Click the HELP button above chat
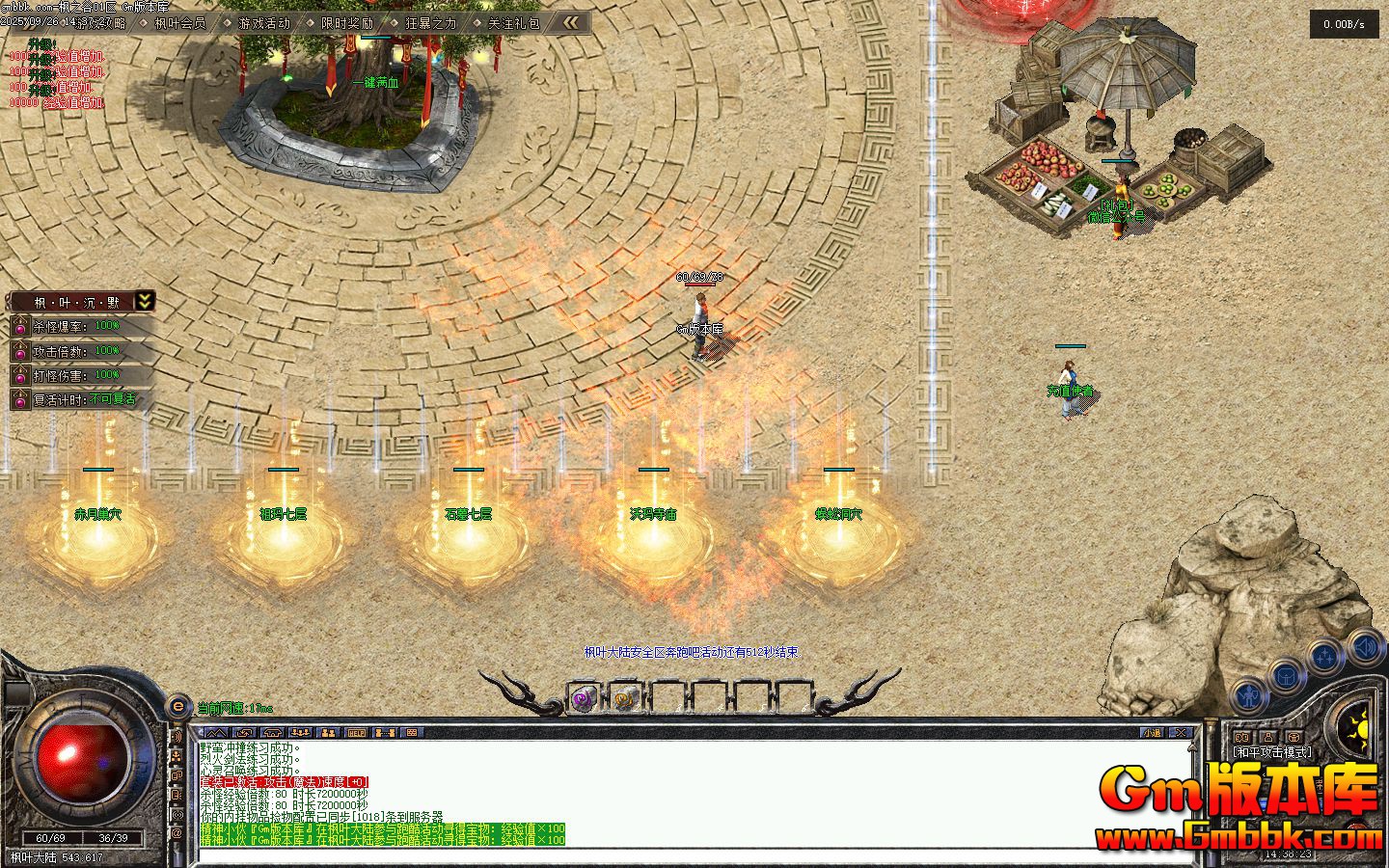Screen dimensions: 1389x868 [357, 733]
